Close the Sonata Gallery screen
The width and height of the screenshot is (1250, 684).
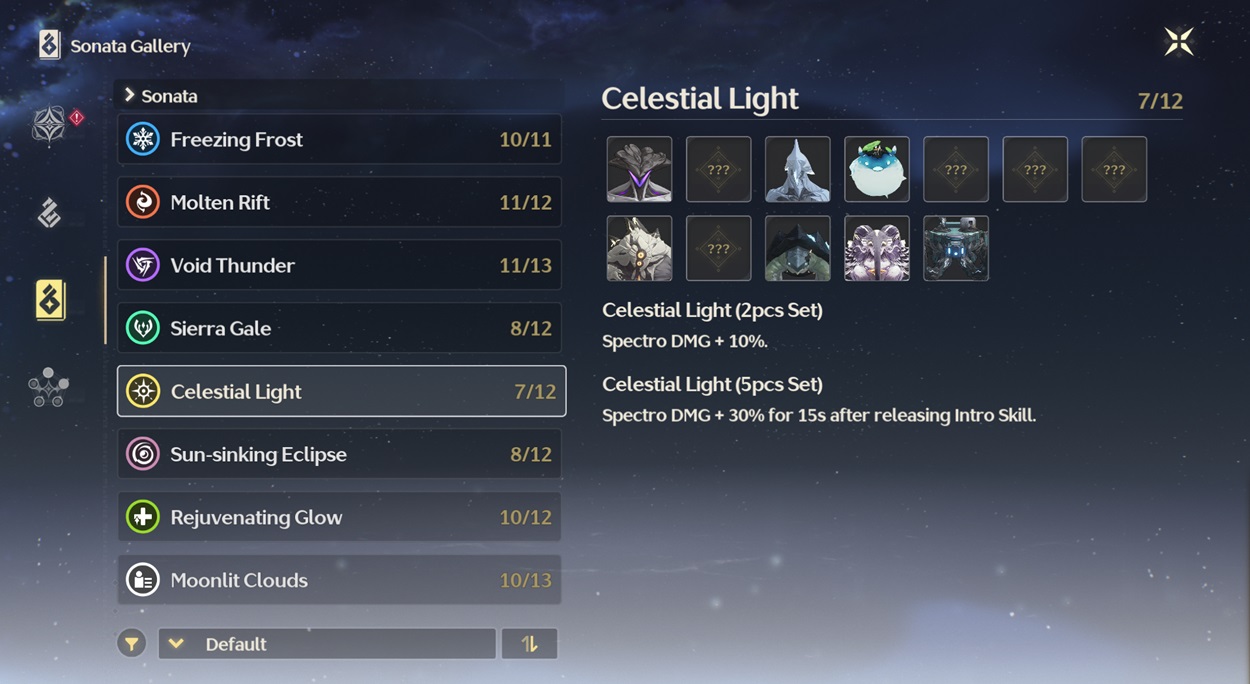tap(1179, 41)
